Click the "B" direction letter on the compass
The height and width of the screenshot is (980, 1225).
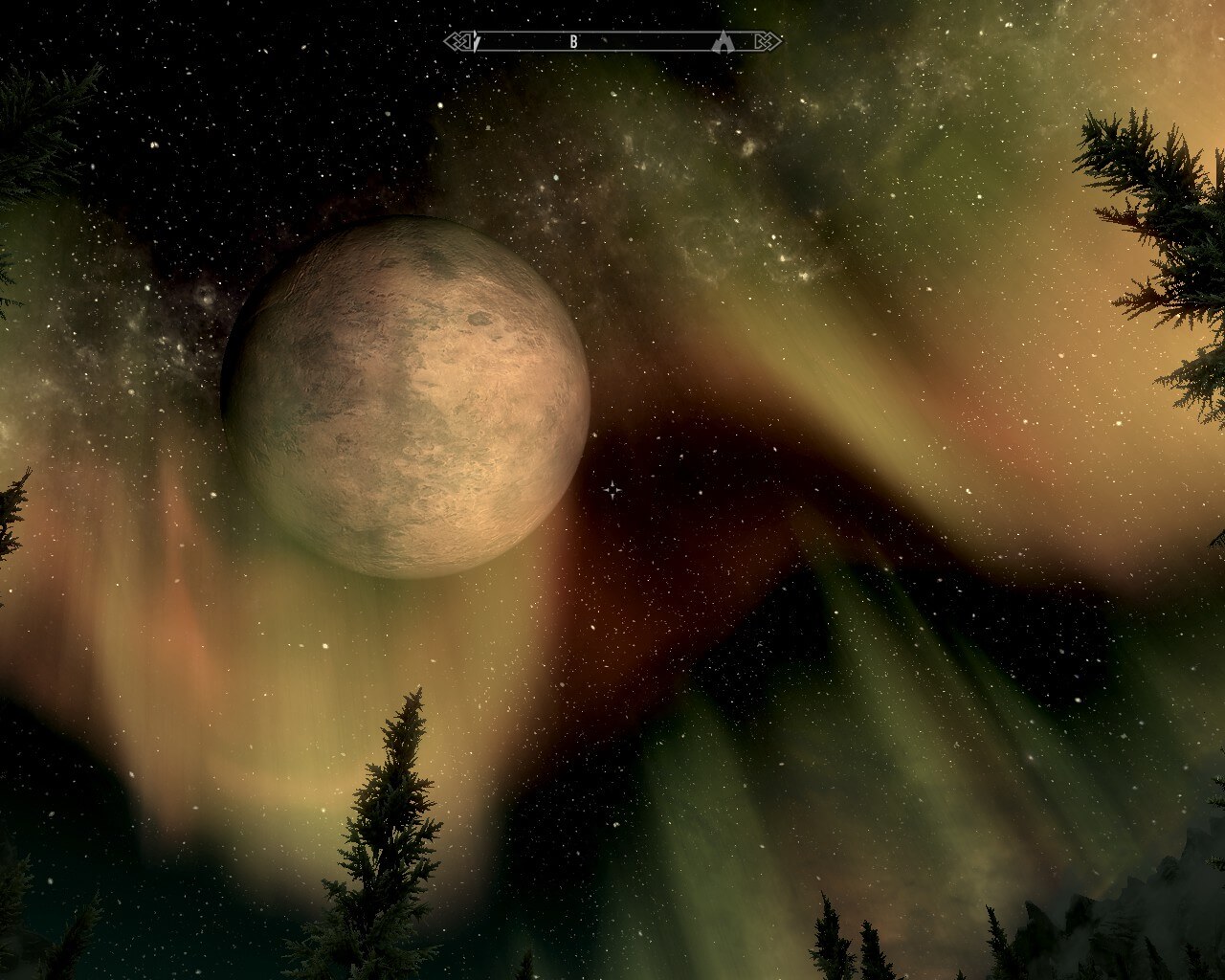pyautogui.click(x=574, y=41)
